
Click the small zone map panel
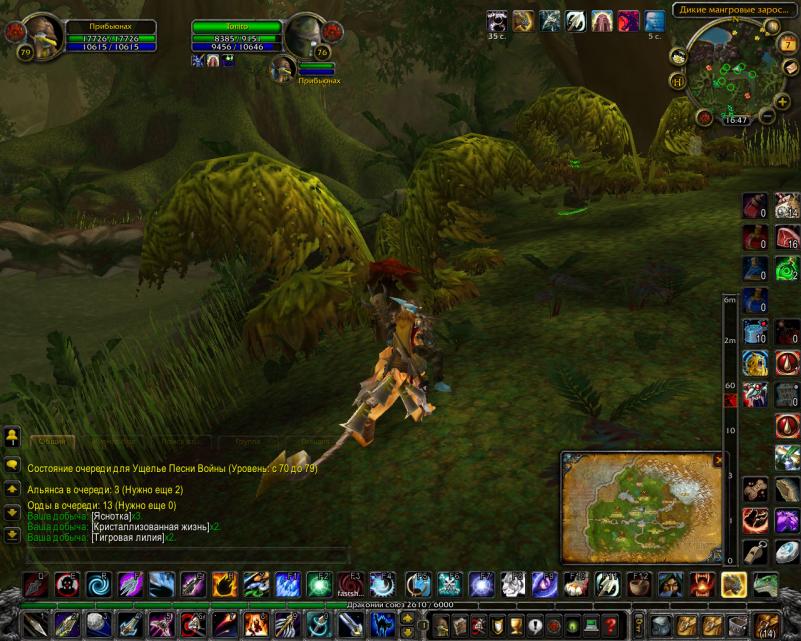click(641, 508)
